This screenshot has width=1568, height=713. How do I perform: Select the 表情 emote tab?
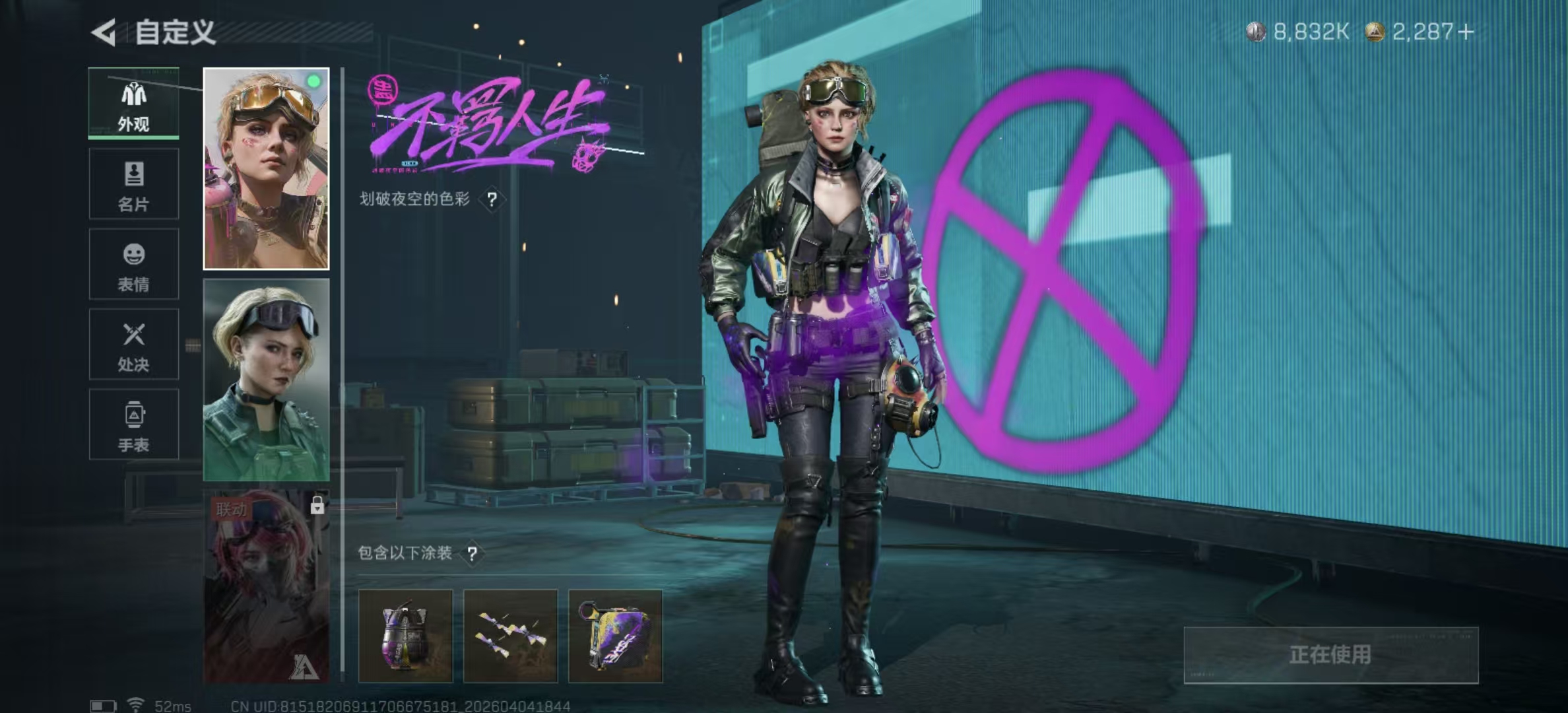134,265
